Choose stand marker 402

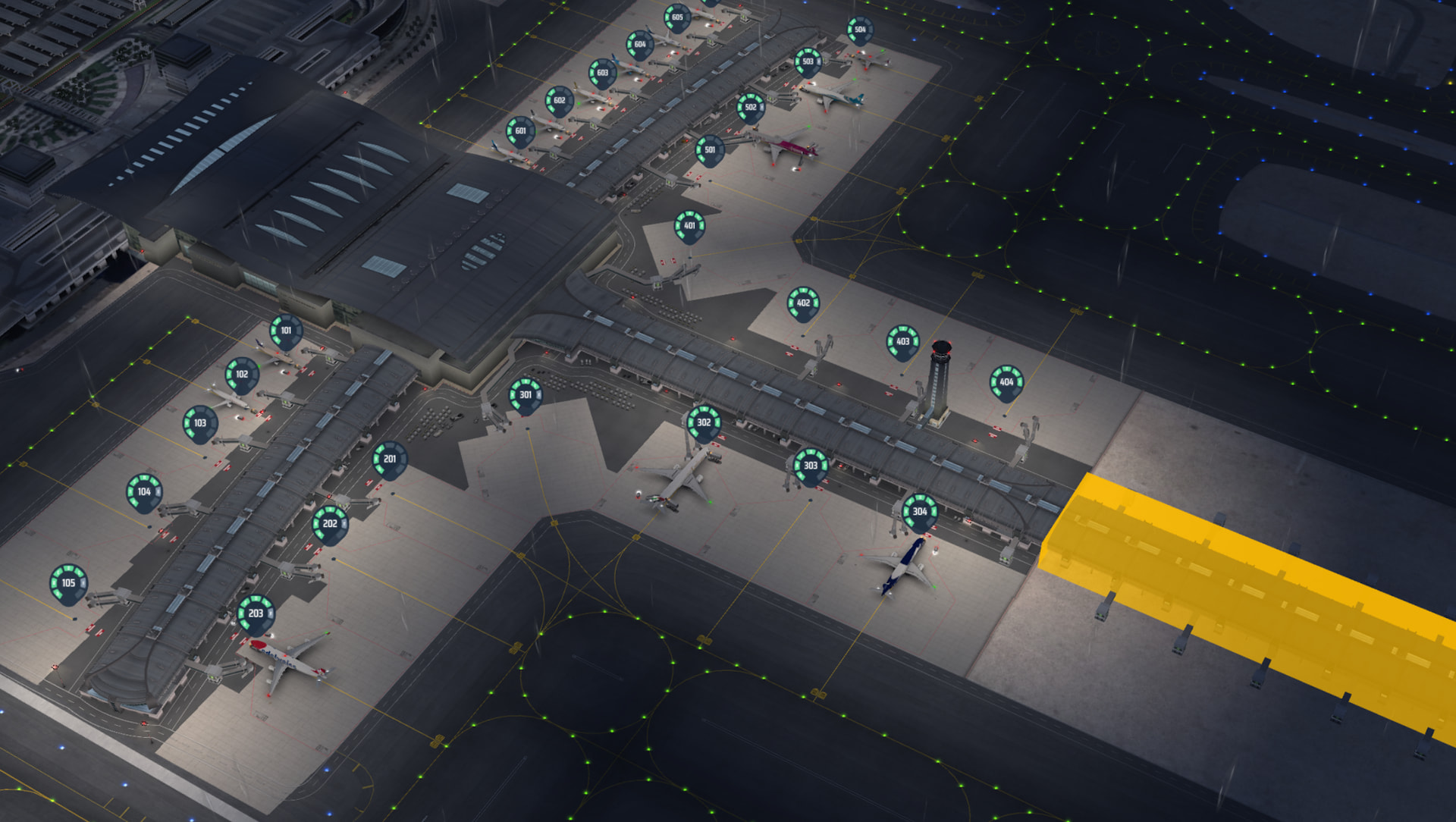pos(803,303)
